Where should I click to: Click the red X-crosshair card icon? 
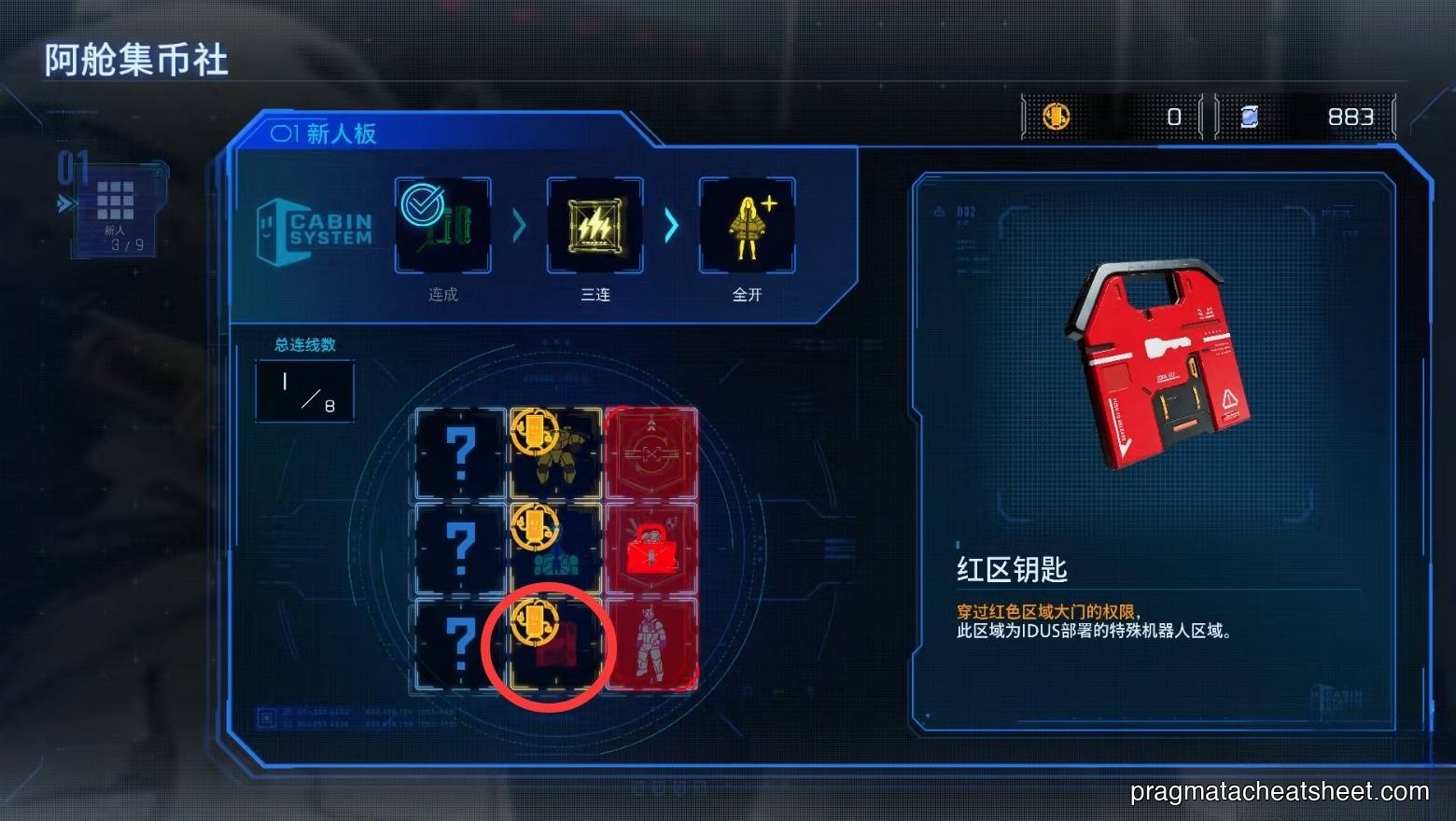pos(651,452)
